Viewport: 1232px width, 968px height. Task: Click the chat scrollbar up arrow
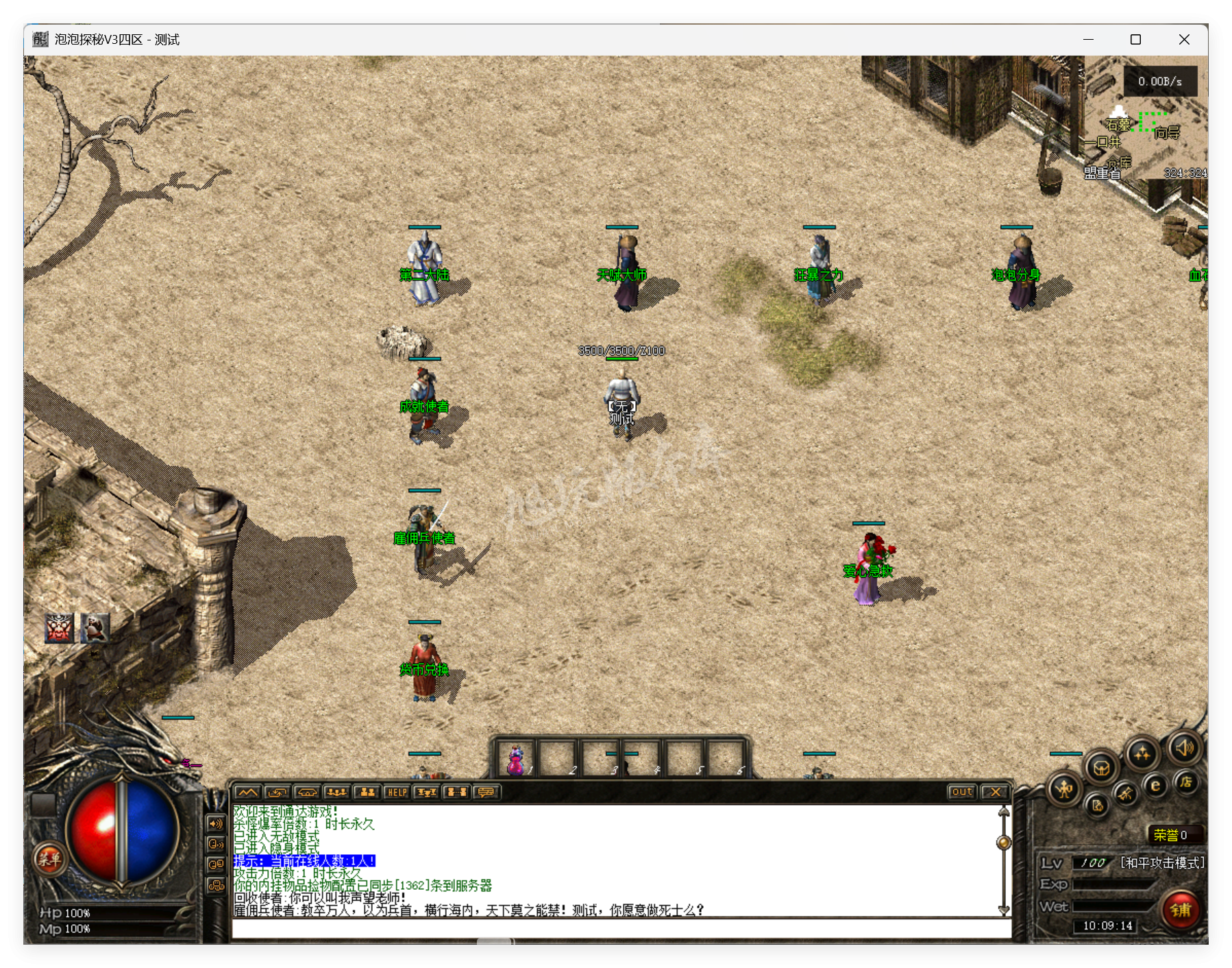click(1003, 813)
